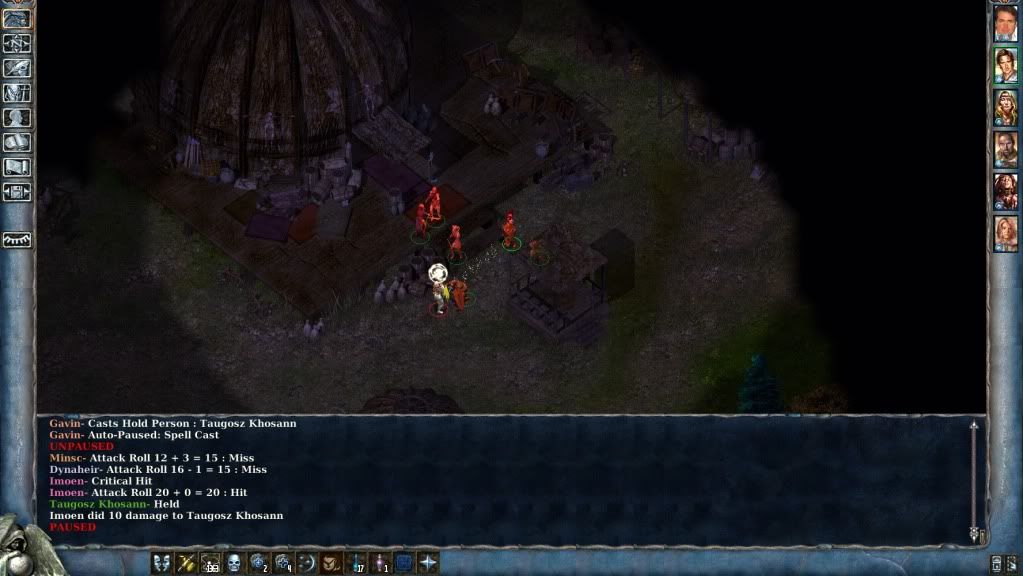1023x576 pixels.
Task: Select the green-highlighted second party portrait
Action: pyautogui.click(x=1005, y=66)
